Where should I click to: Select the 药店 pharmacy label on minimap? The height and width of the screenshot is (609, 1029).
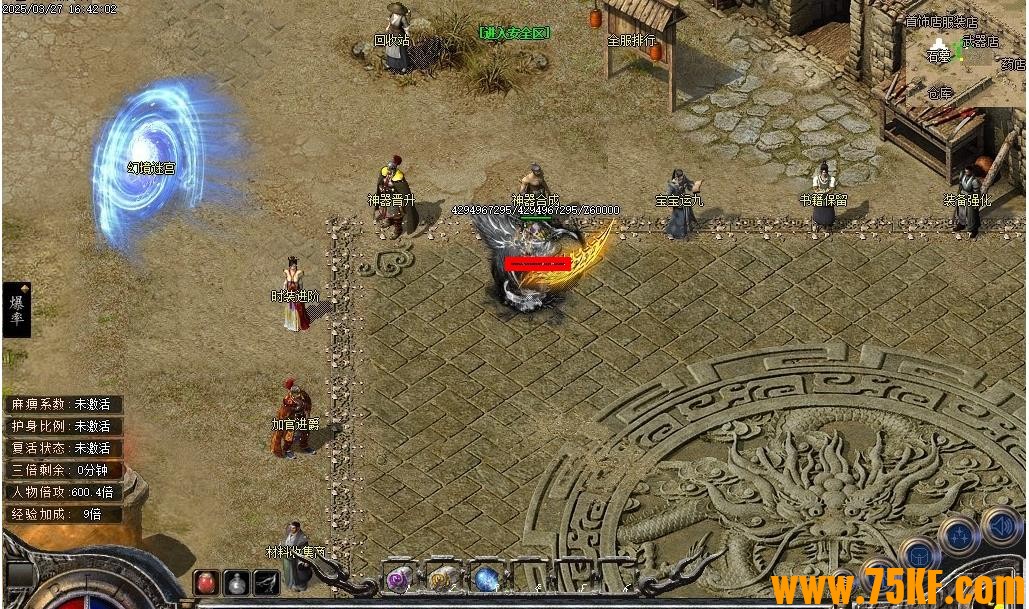tap(1012, 65)
